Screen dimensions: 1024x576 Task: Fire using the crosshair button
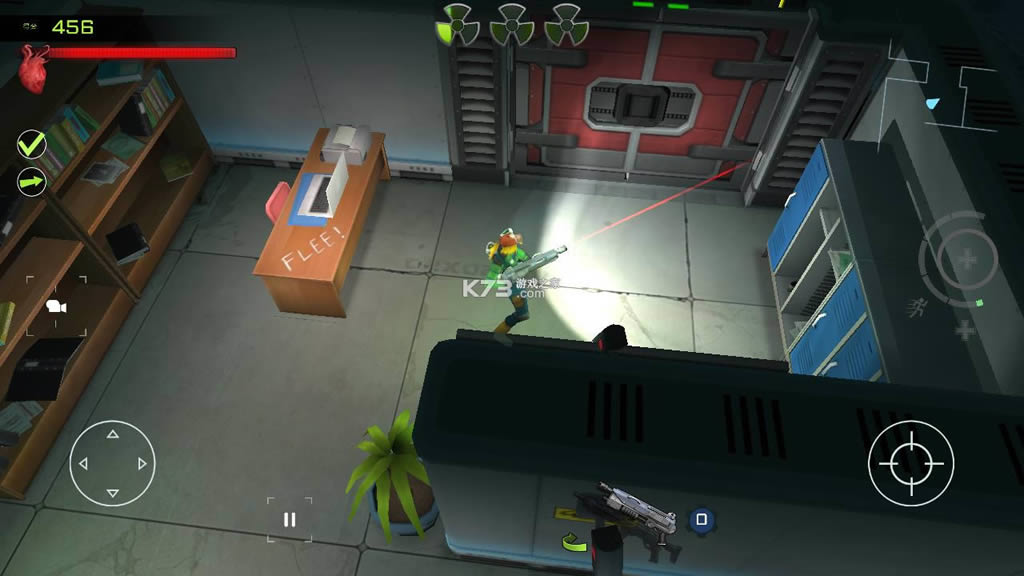(910, 463)
